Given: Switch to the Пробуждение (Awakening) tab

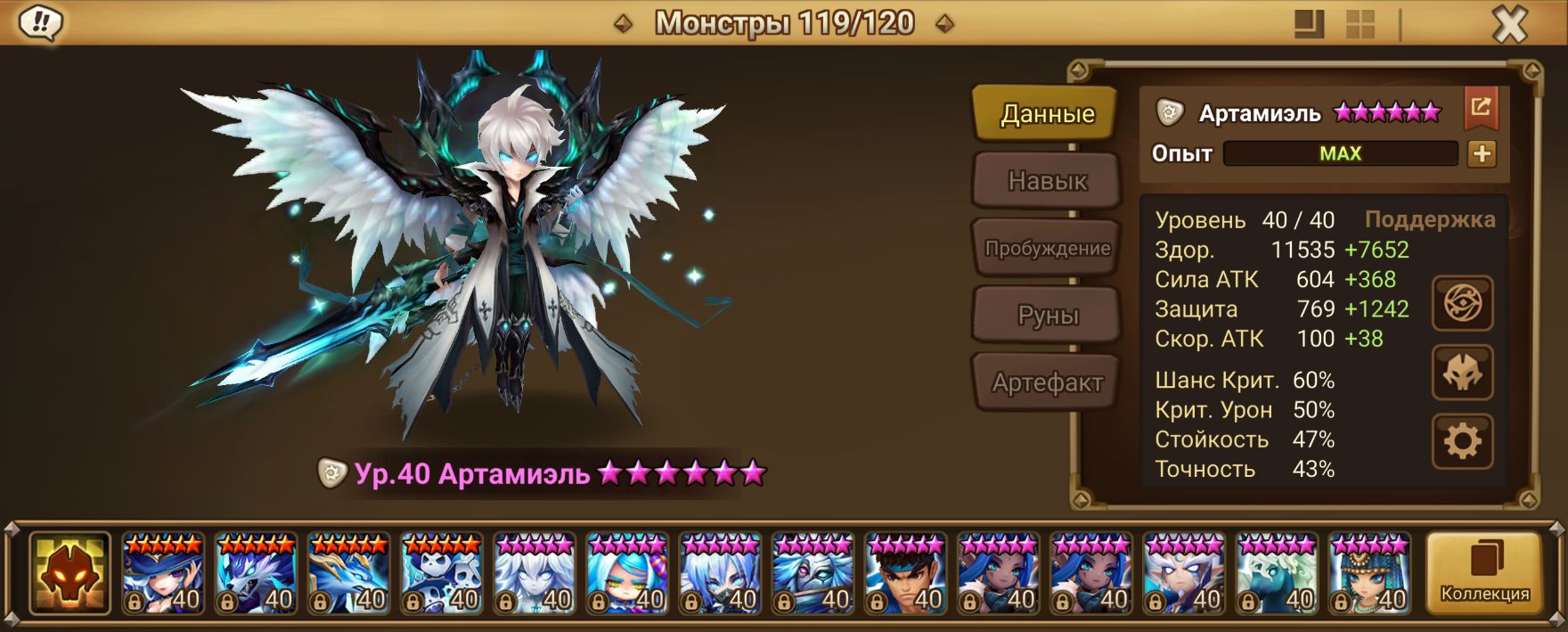Looking at the screenshot, I should 1047,248.
